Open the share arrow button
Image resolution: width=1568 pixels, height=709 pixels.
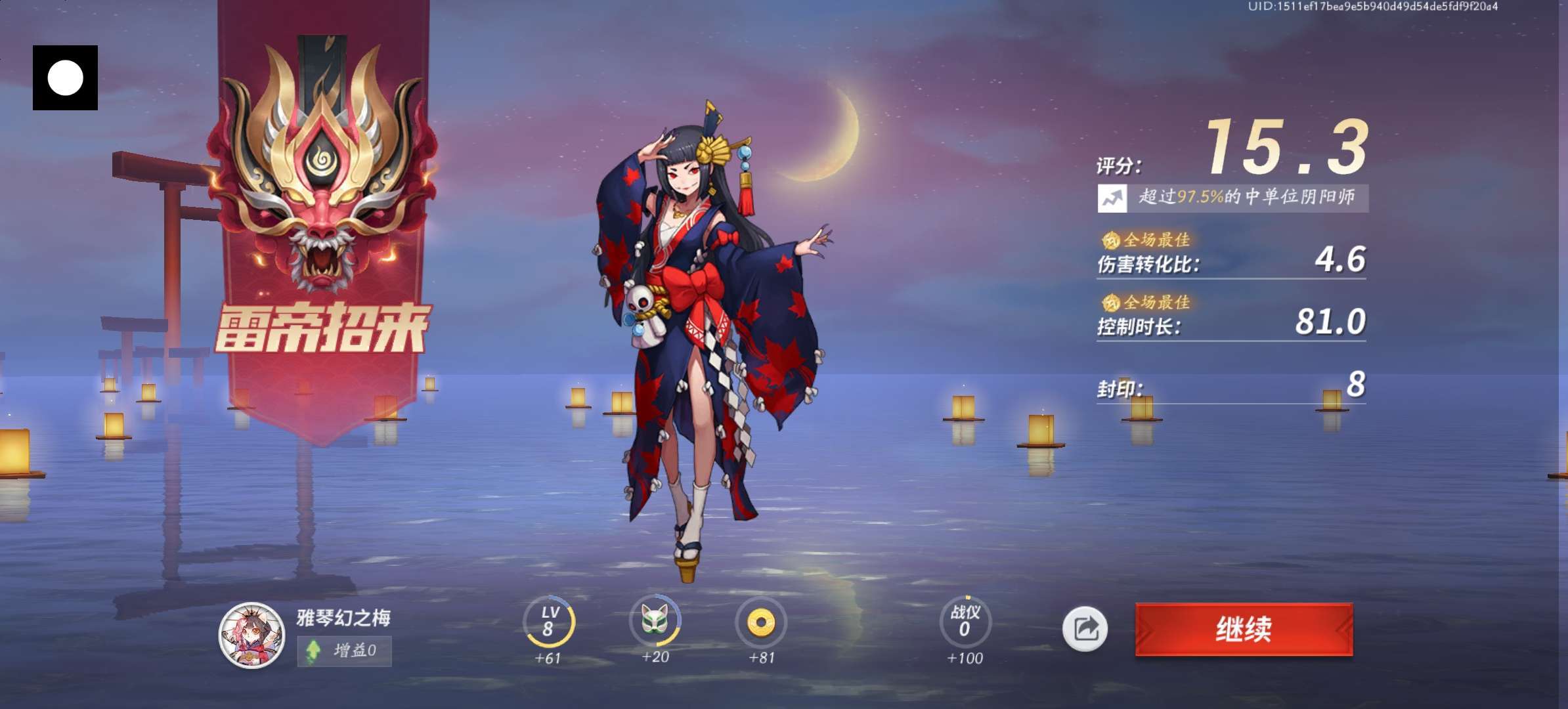[1085, 629]
